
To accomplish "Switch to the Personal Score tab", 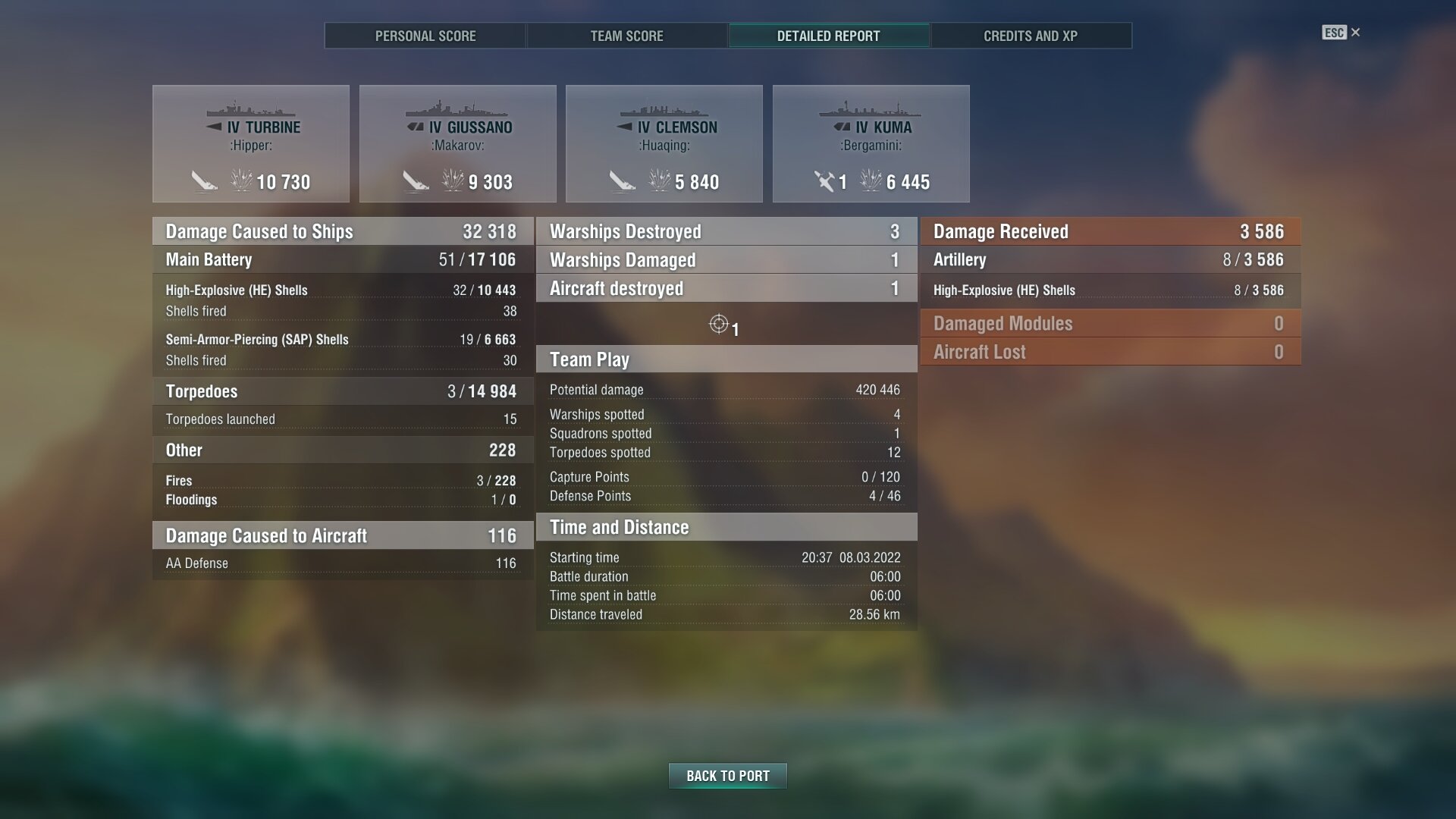I will pyautogui.click(x=425, y=36).
